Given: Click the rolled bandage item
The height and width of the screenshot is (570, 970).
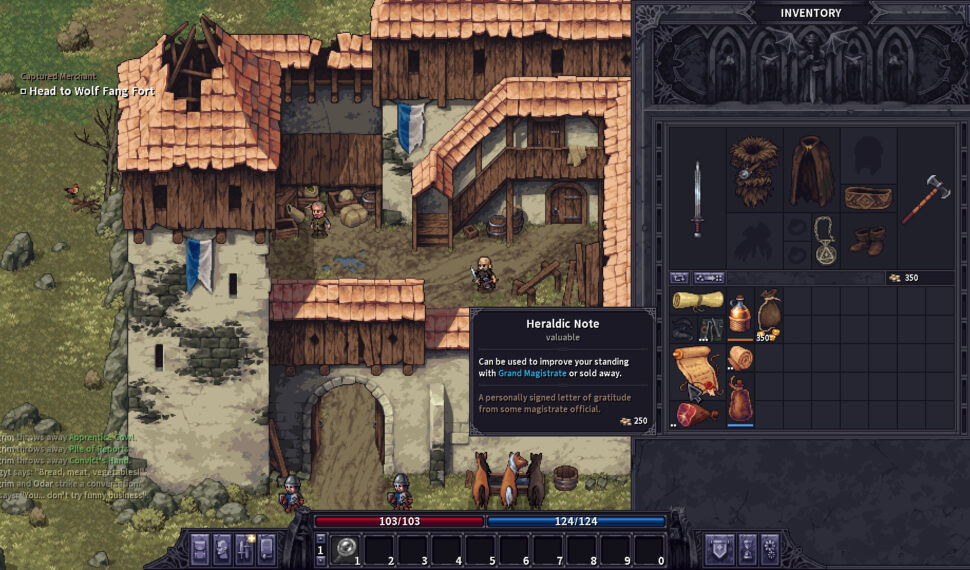Looking at the screenshot, I should (740, 358).
